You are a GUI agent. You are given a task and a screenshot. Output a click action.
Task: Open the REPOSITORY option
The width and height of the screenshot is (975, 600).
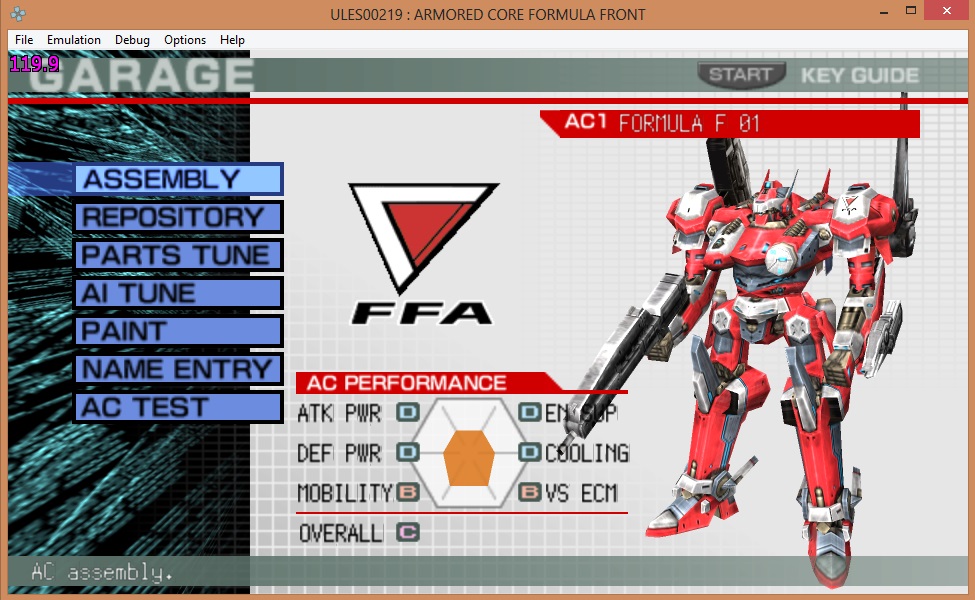178,217
